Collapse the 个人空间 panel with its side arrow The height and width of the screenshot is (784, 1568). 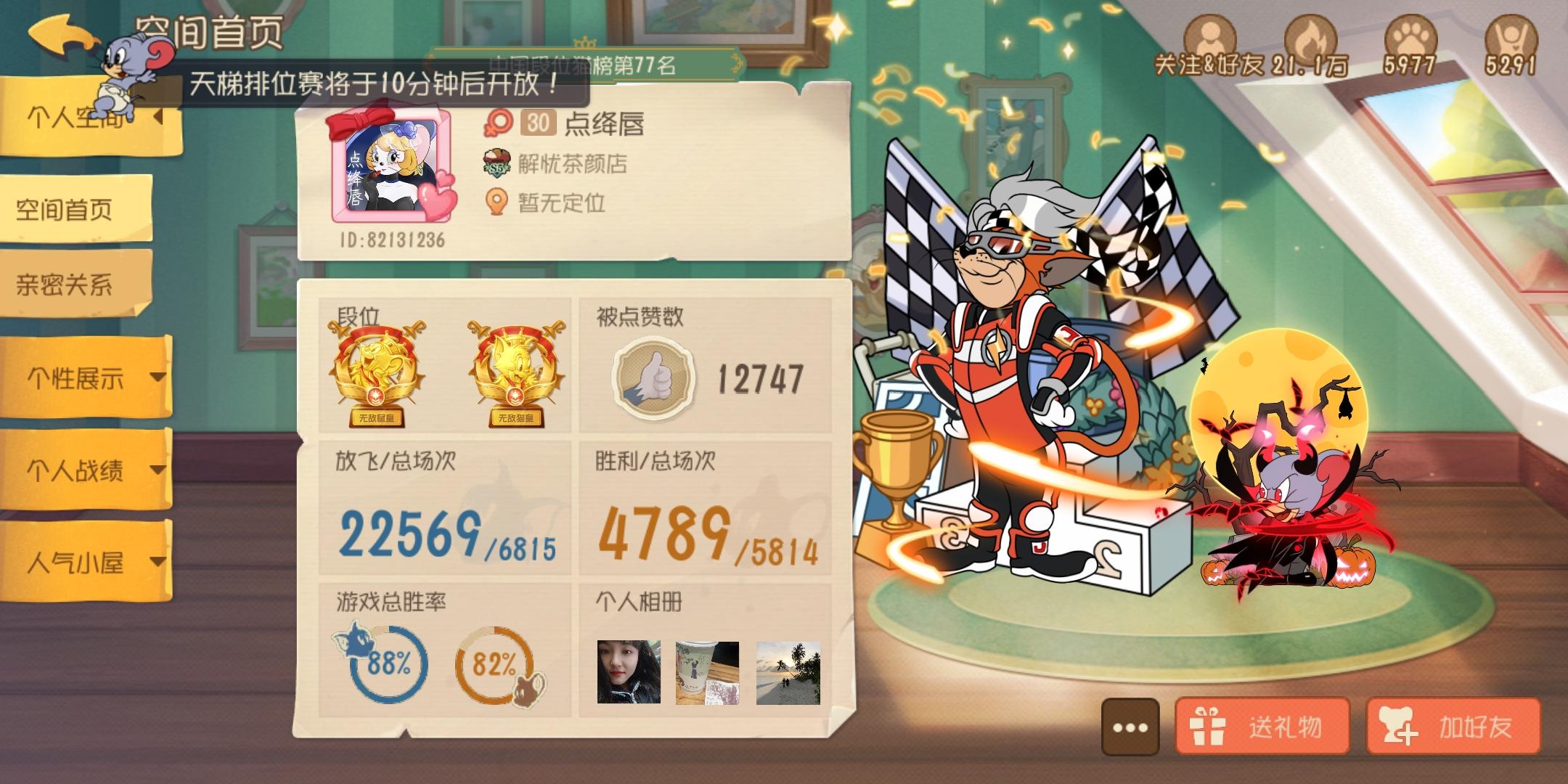tap(158, 116)
